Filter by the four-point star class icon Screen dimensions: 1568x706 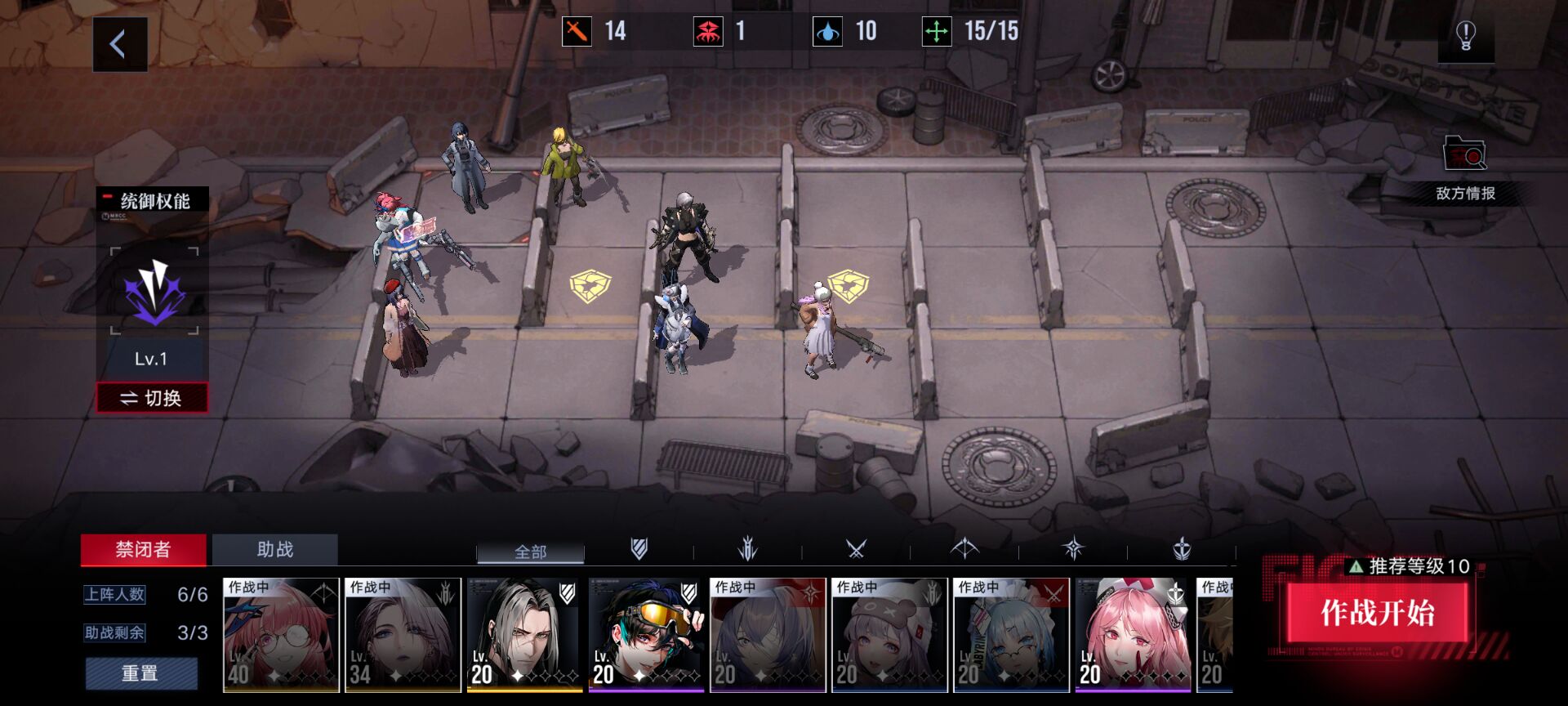(x=1073, y=549)
